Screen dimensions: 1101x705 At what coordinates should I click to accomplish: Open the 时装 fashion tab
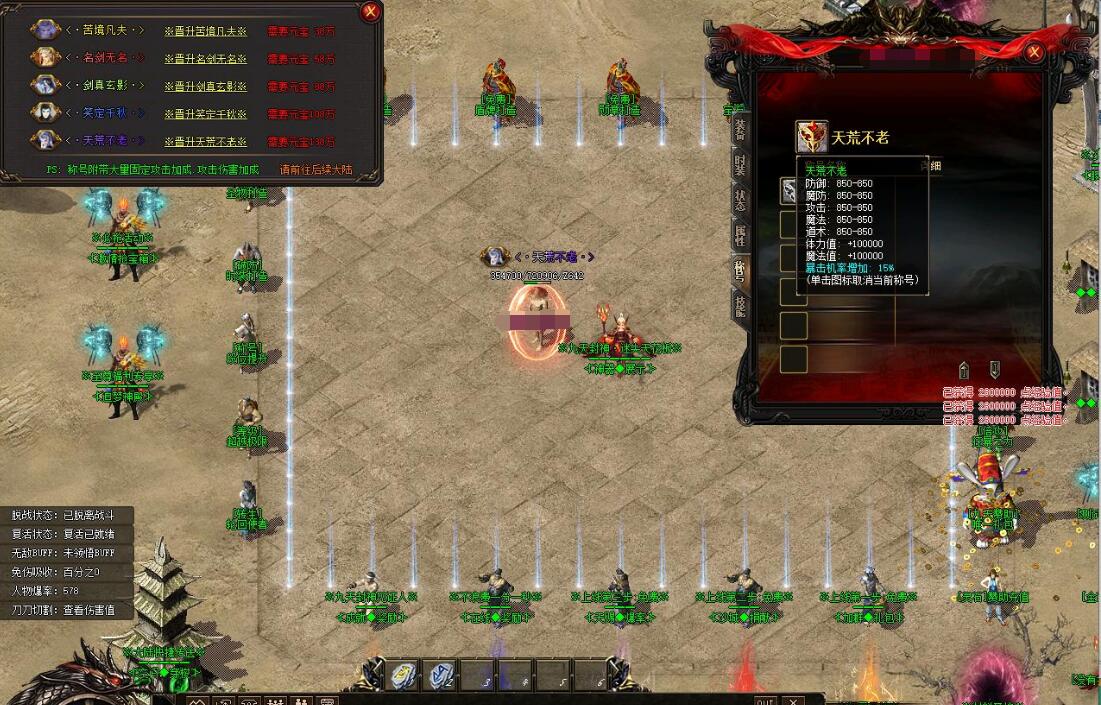[740, 166]
